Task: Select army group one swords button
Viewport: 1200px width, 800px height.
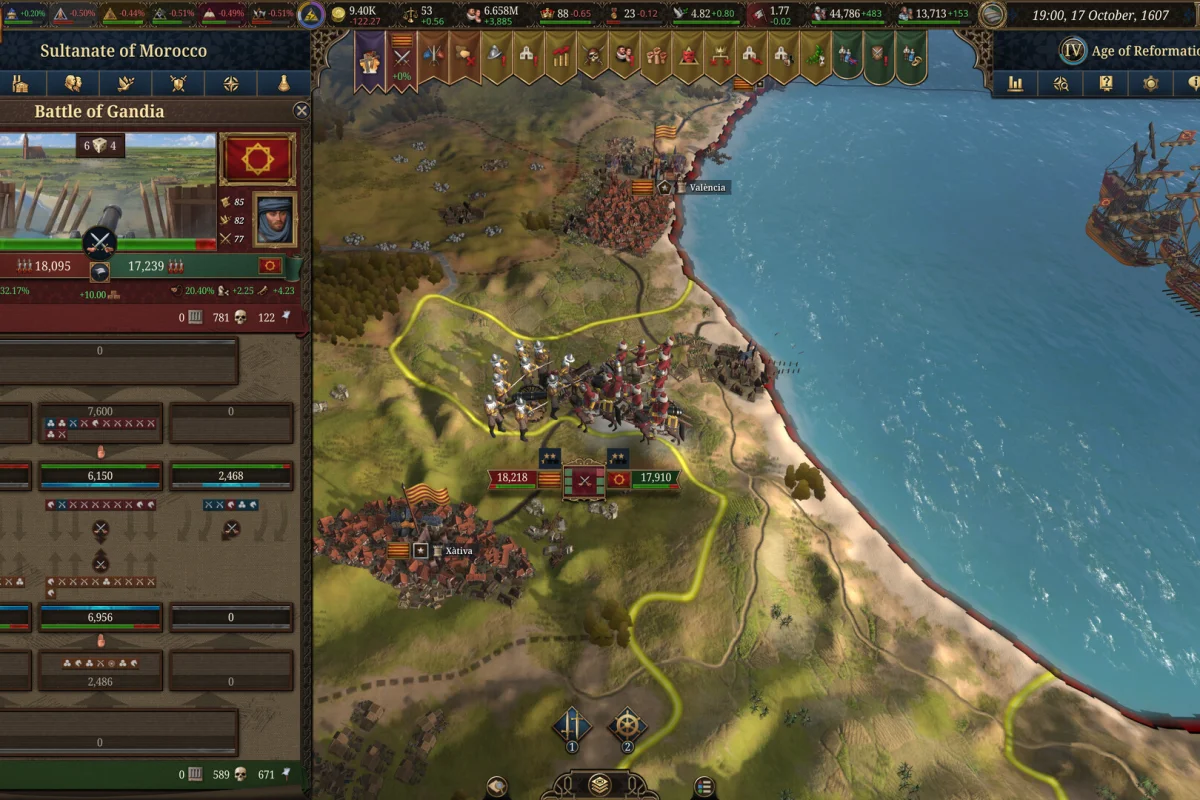Action: tap(572, 727)
